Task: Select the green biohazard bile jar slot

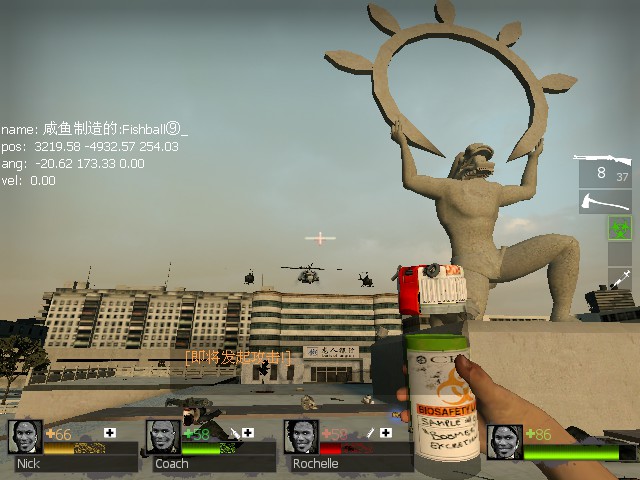Action: tap(620, 228)
